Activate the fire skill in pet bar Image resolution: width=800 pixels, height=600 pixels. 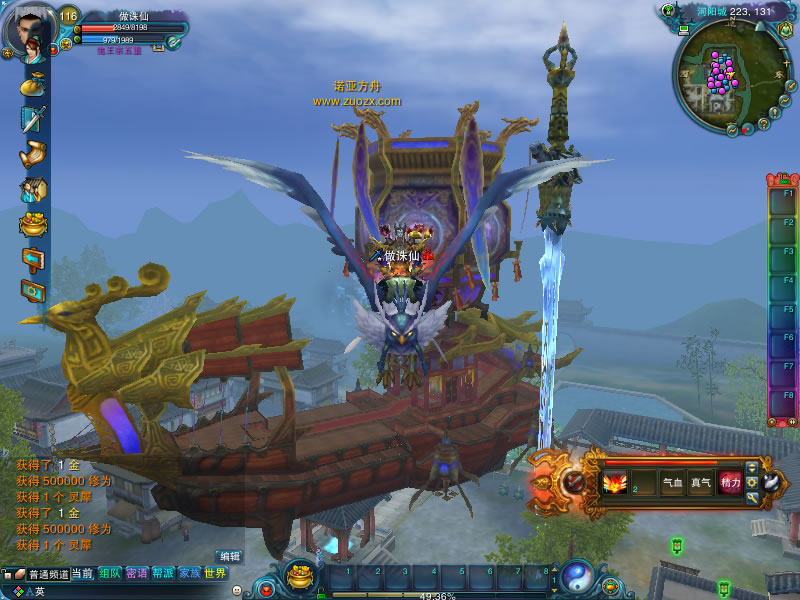(x=613, y=483)
